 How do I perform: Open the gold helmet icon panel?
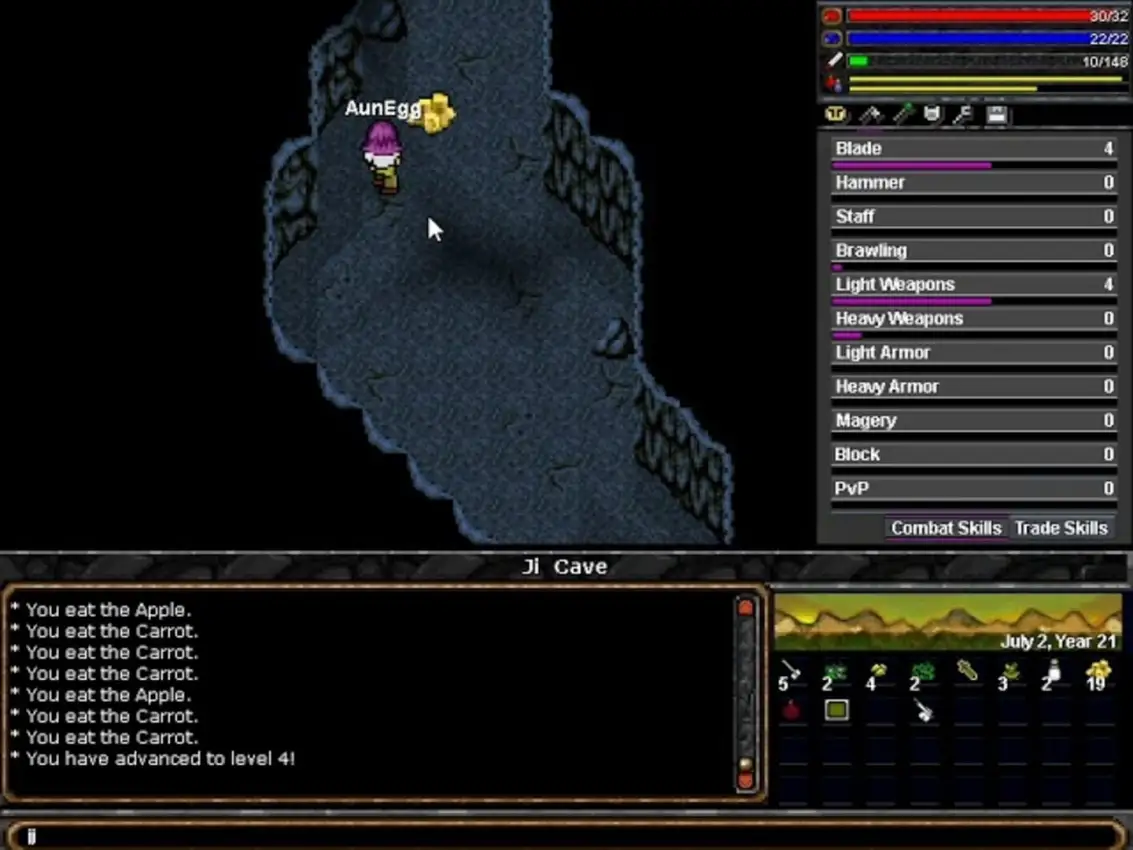click(x=836, y=115)
